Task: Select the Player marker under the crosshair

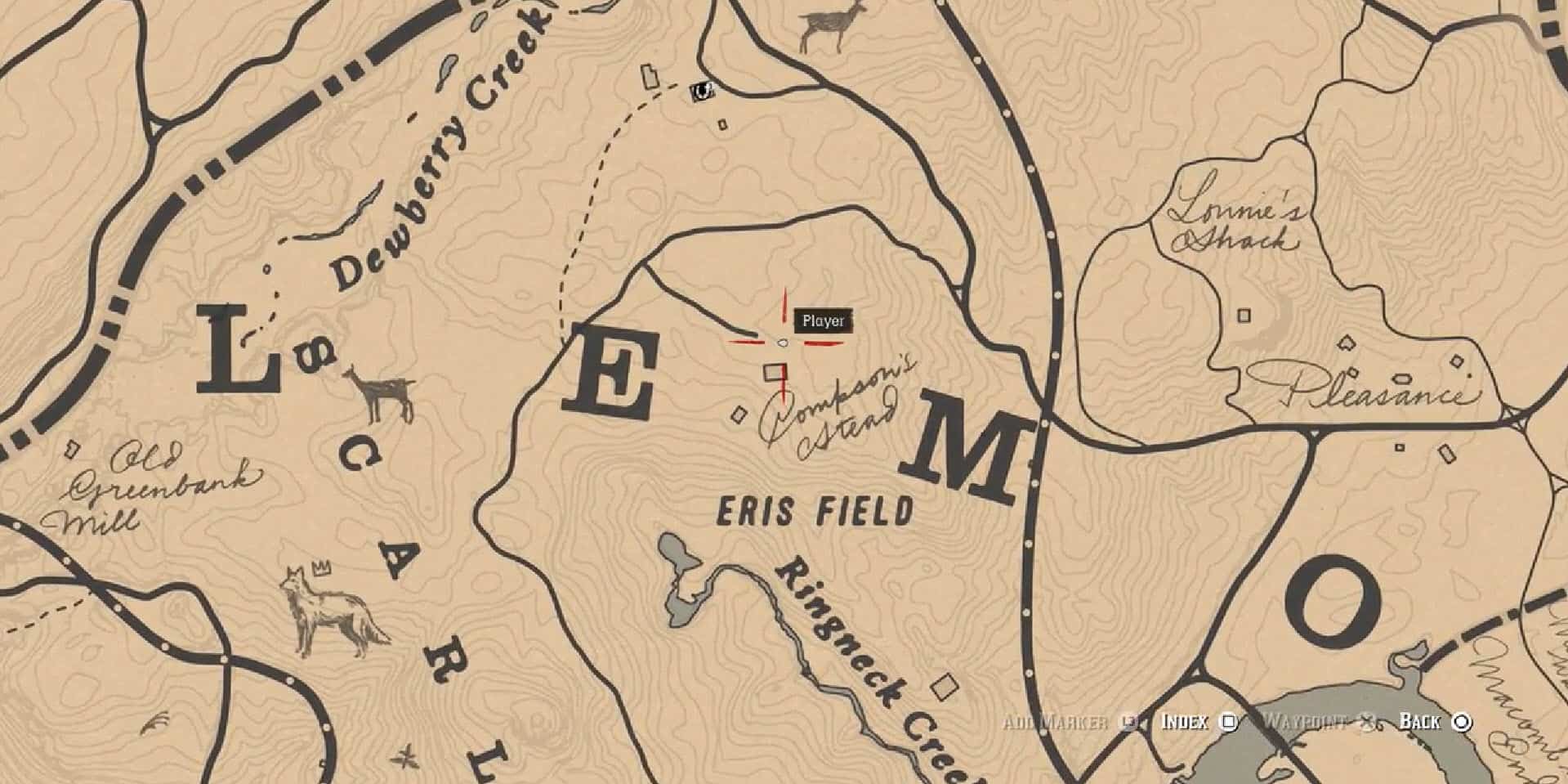Action: click(783, 343)
